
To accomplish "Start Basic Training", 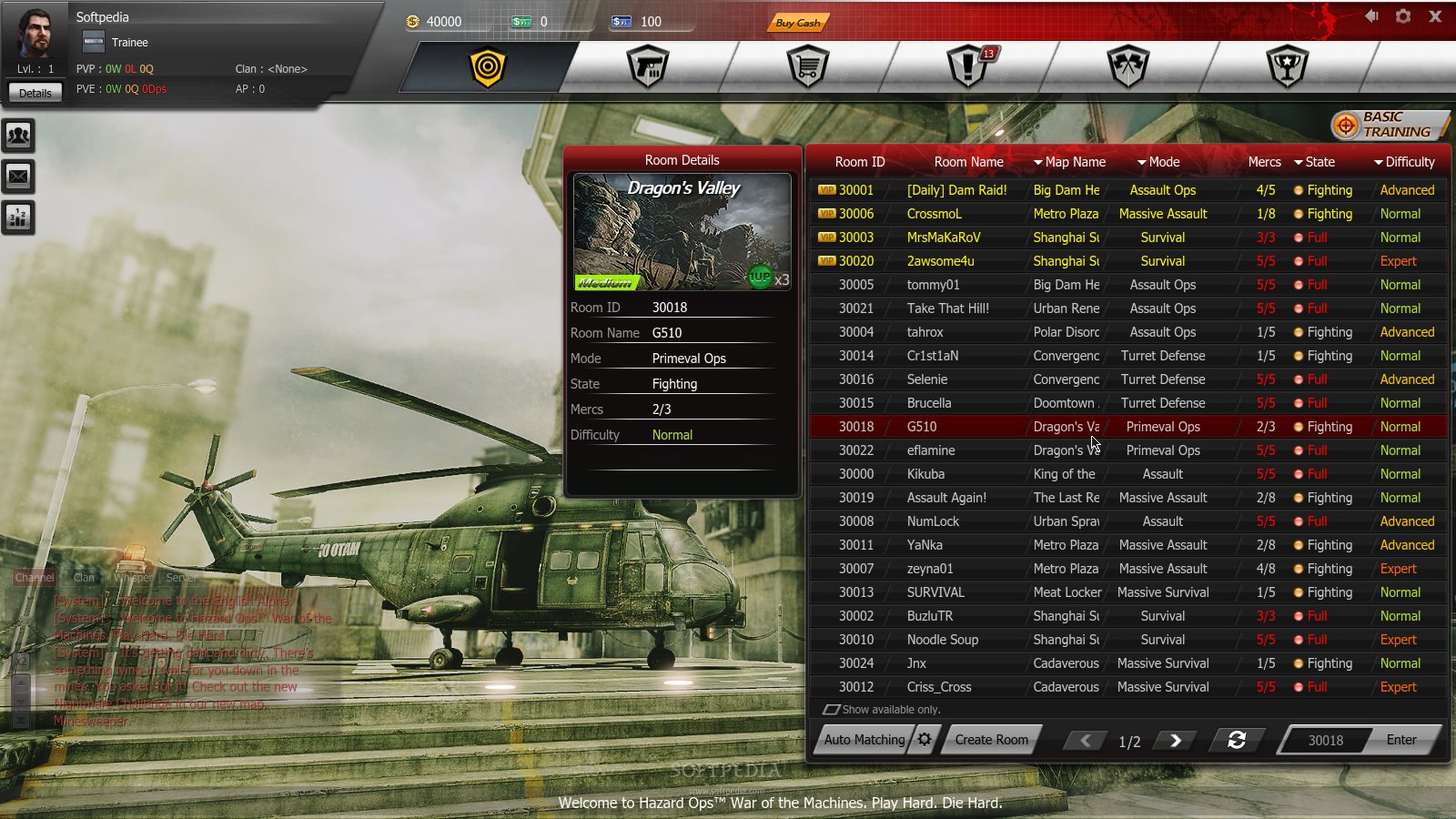I will click(x=1389, y=125).
